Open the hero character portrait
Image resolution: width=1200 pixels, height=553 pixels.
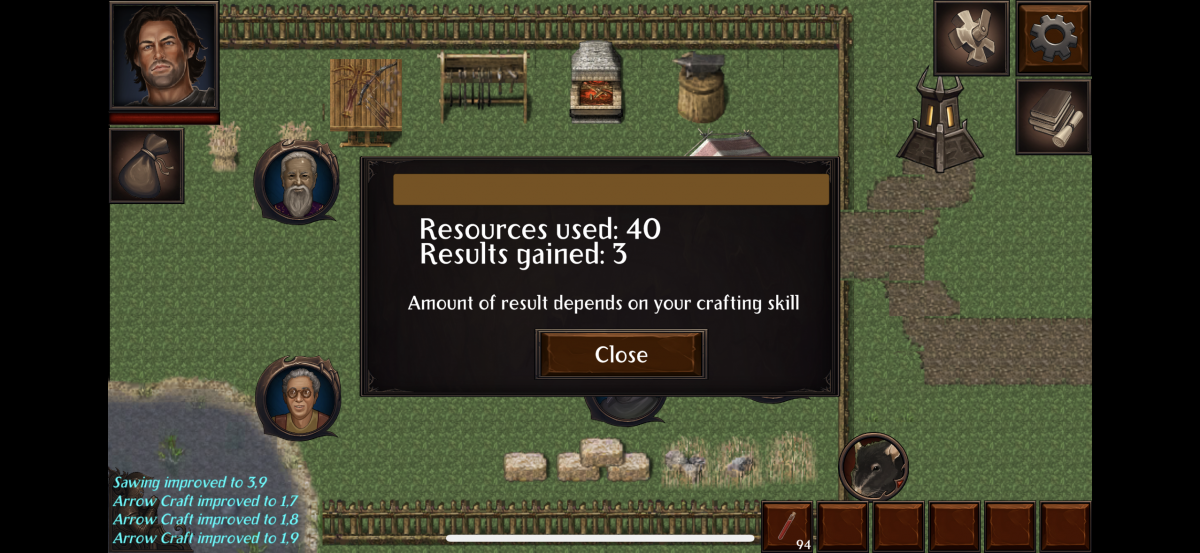pos(164,55)
